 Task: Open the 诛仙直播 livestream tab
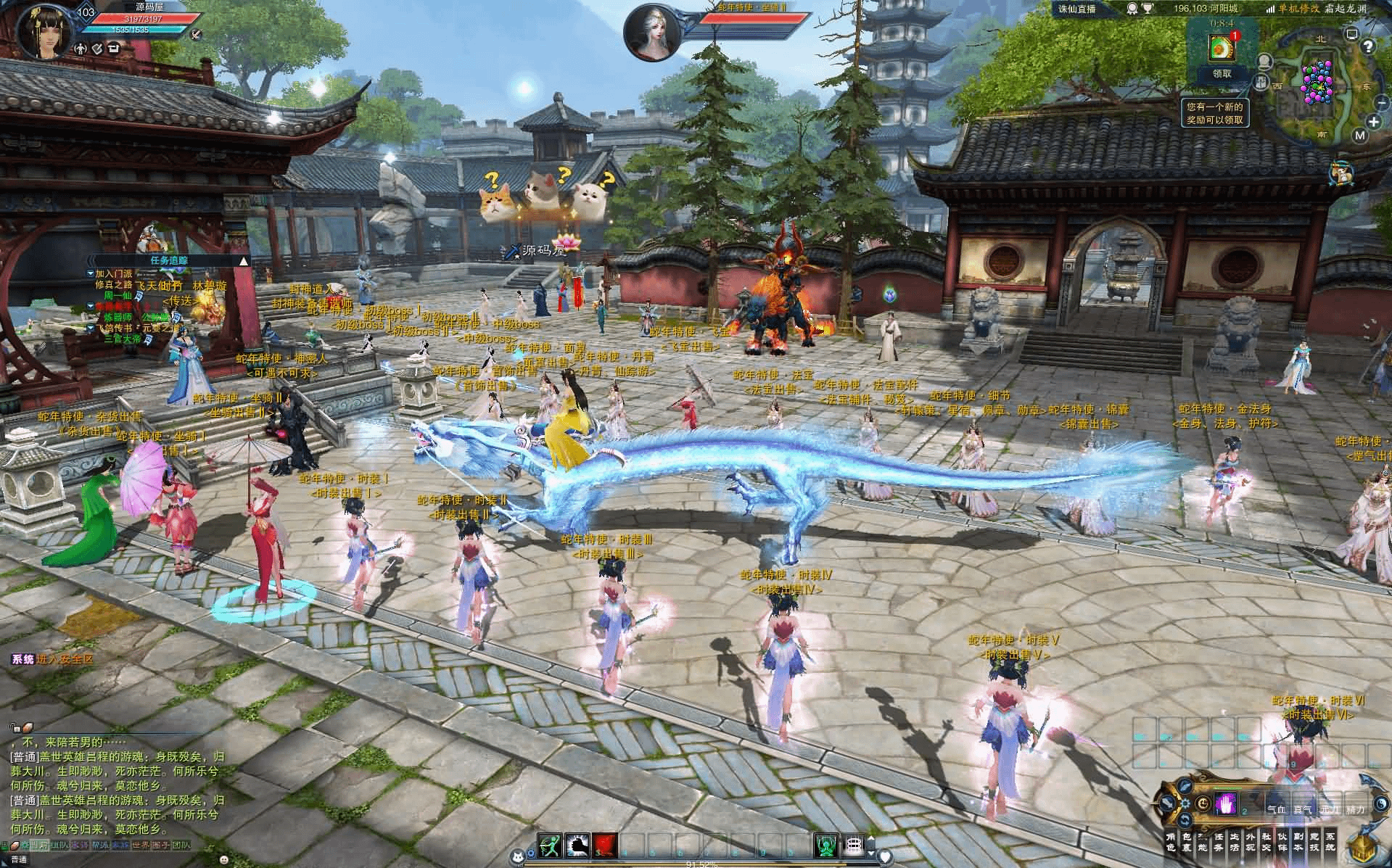pyautogui.click(x=1076, y=9)
